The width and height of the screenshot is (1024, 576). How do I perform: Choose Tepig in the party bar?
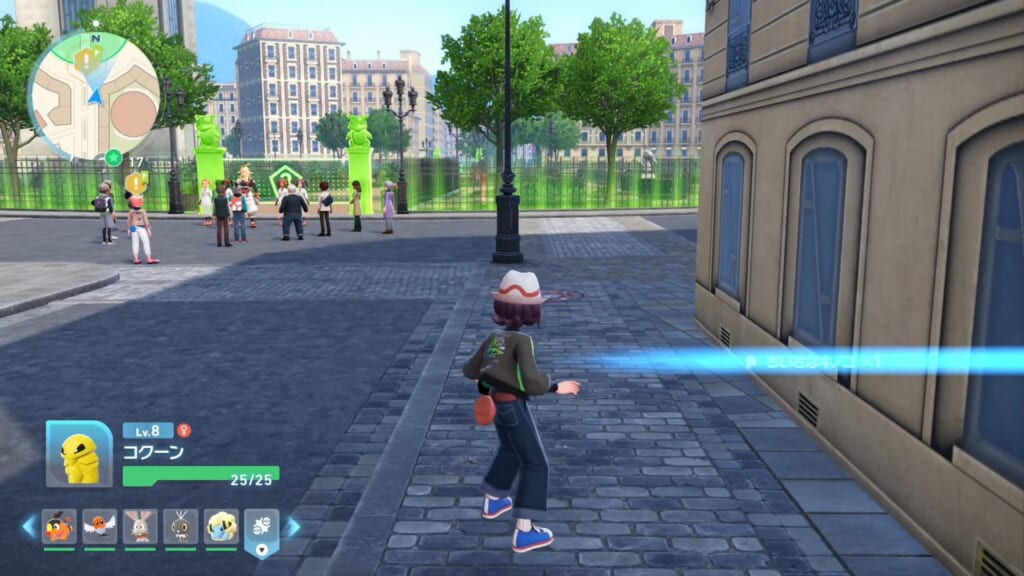[59, 525]
